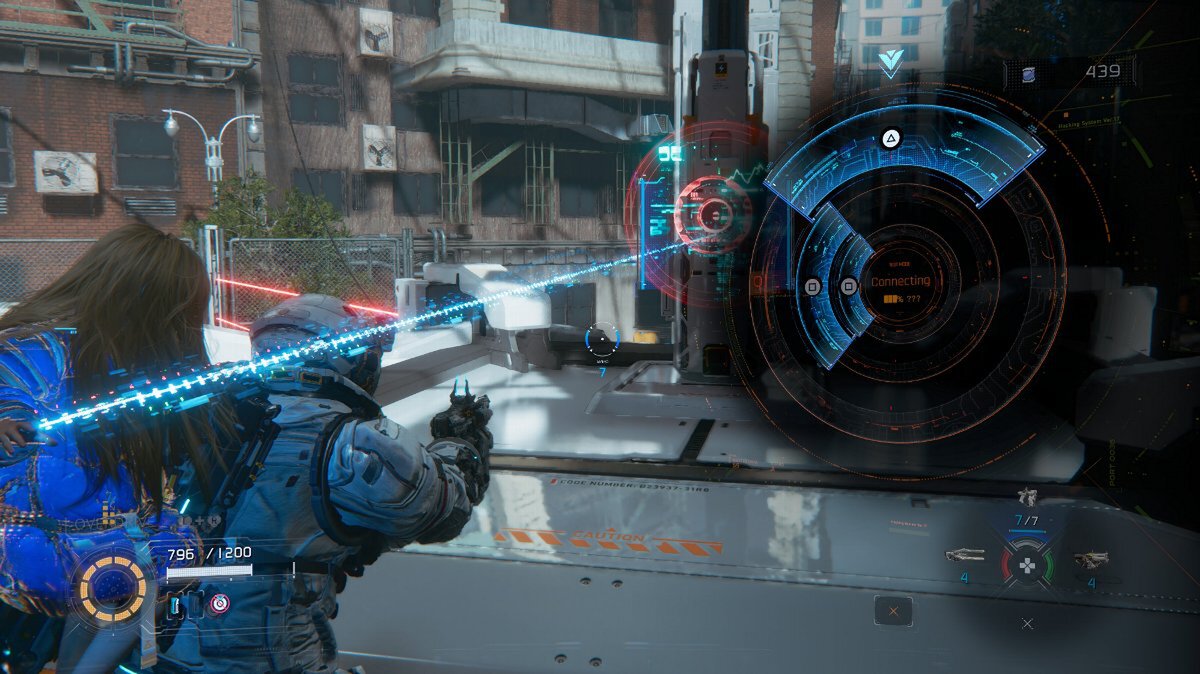This screenshot has width=1200, height=674.
Task: Click the red crossed-out target status icon
Action: [218, 603]
